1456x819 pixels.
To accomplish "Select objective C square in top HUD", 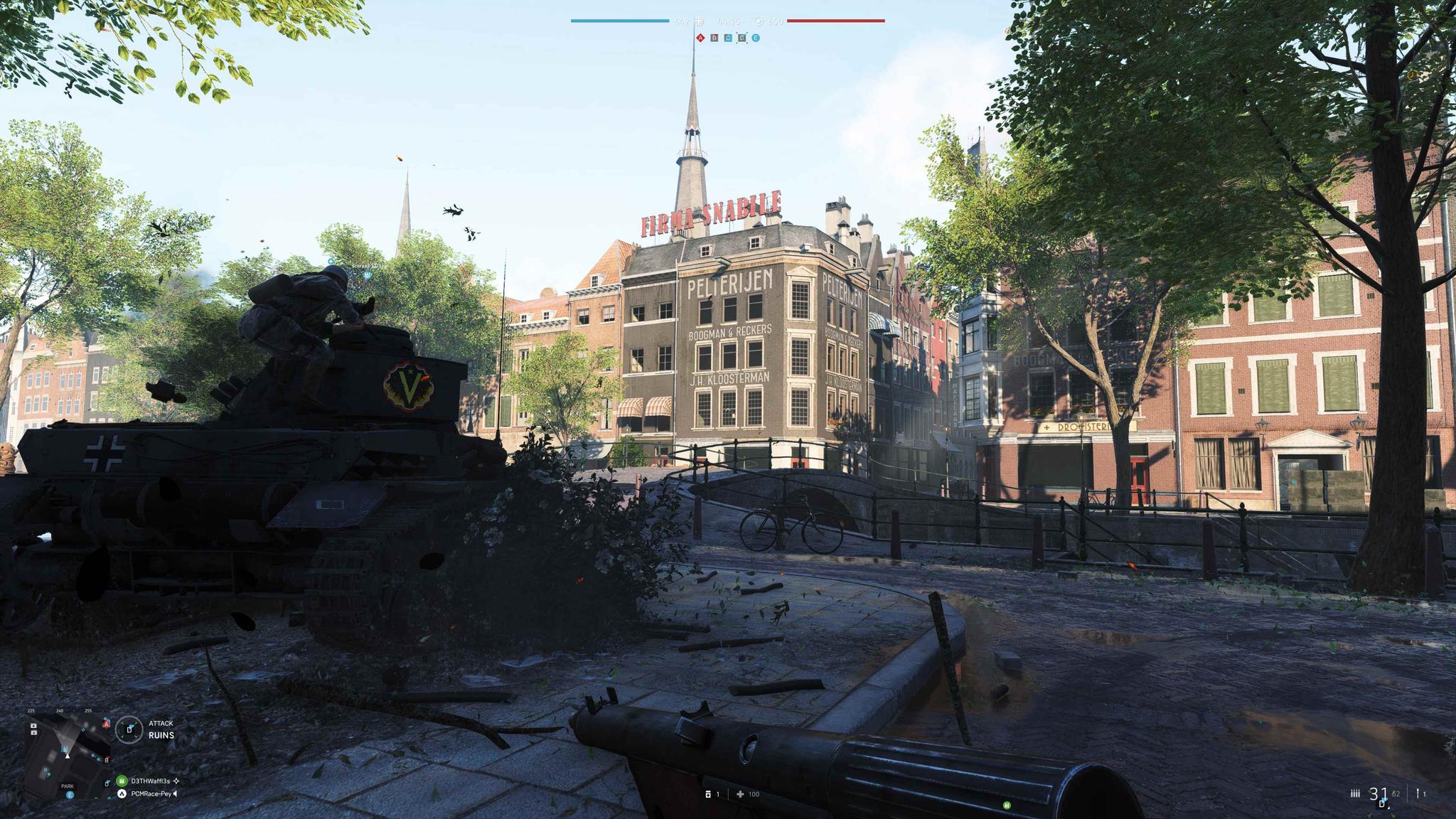I will (728, 38).
